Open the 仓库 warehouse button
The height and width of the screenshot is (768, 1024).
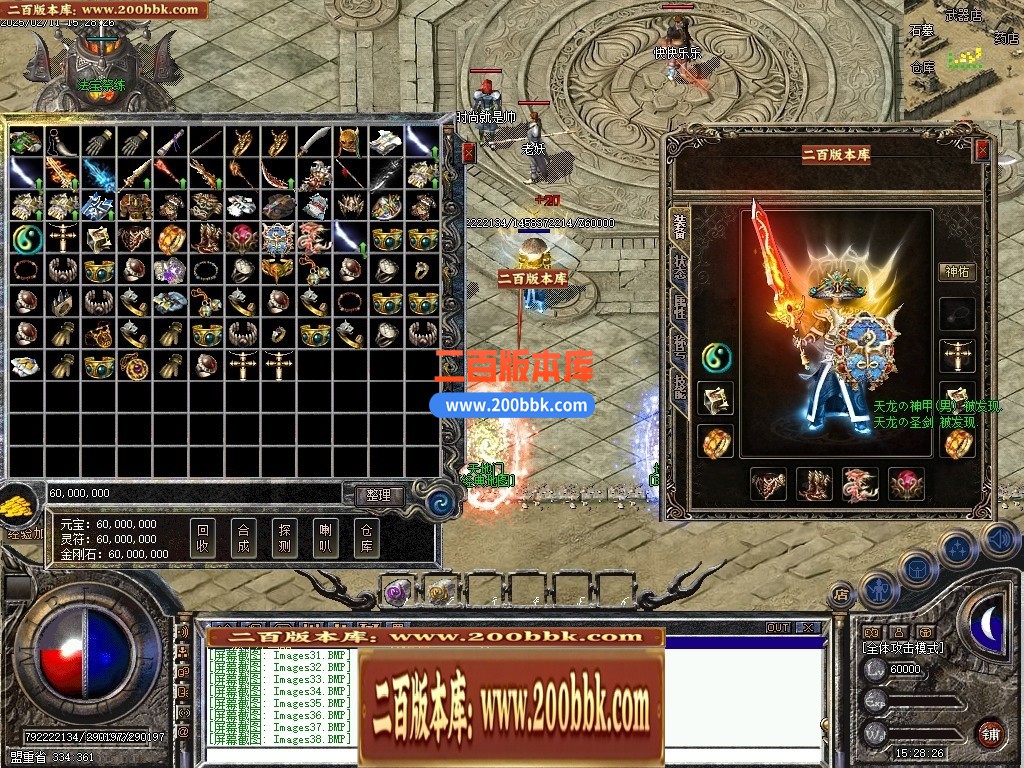point(366,539)
